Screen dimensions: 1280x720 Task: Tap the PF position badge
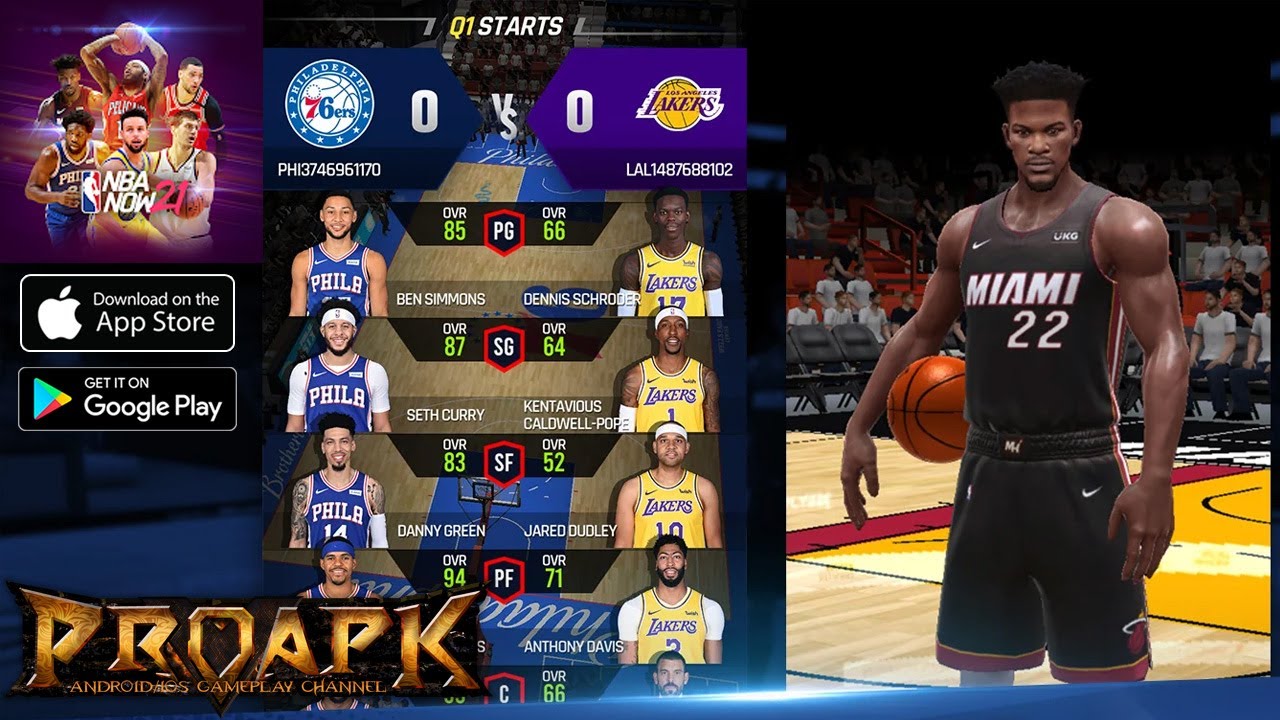point(503,579)
